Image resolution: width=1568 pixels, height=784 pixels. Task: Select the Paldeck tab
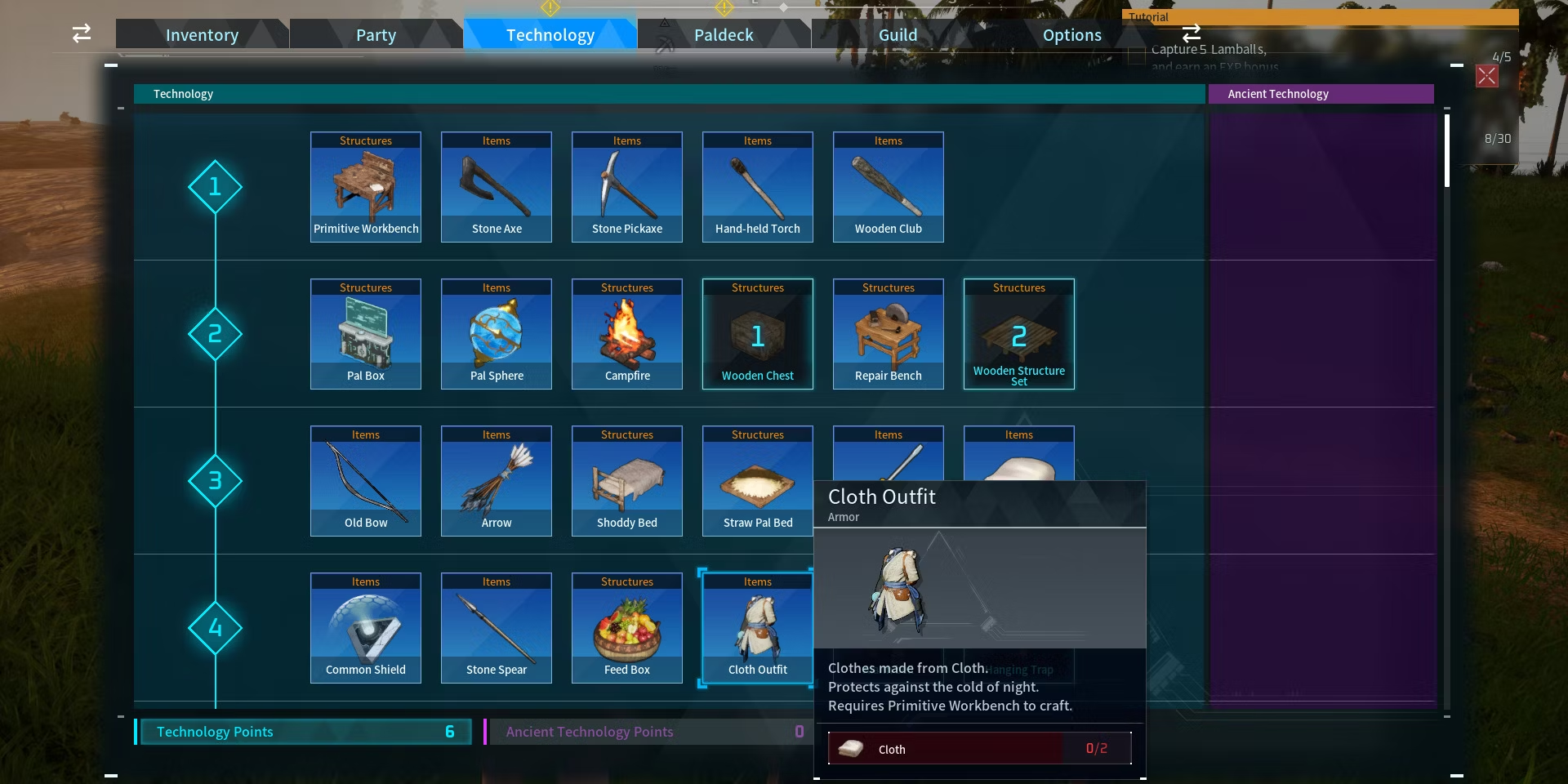point(724,35)
